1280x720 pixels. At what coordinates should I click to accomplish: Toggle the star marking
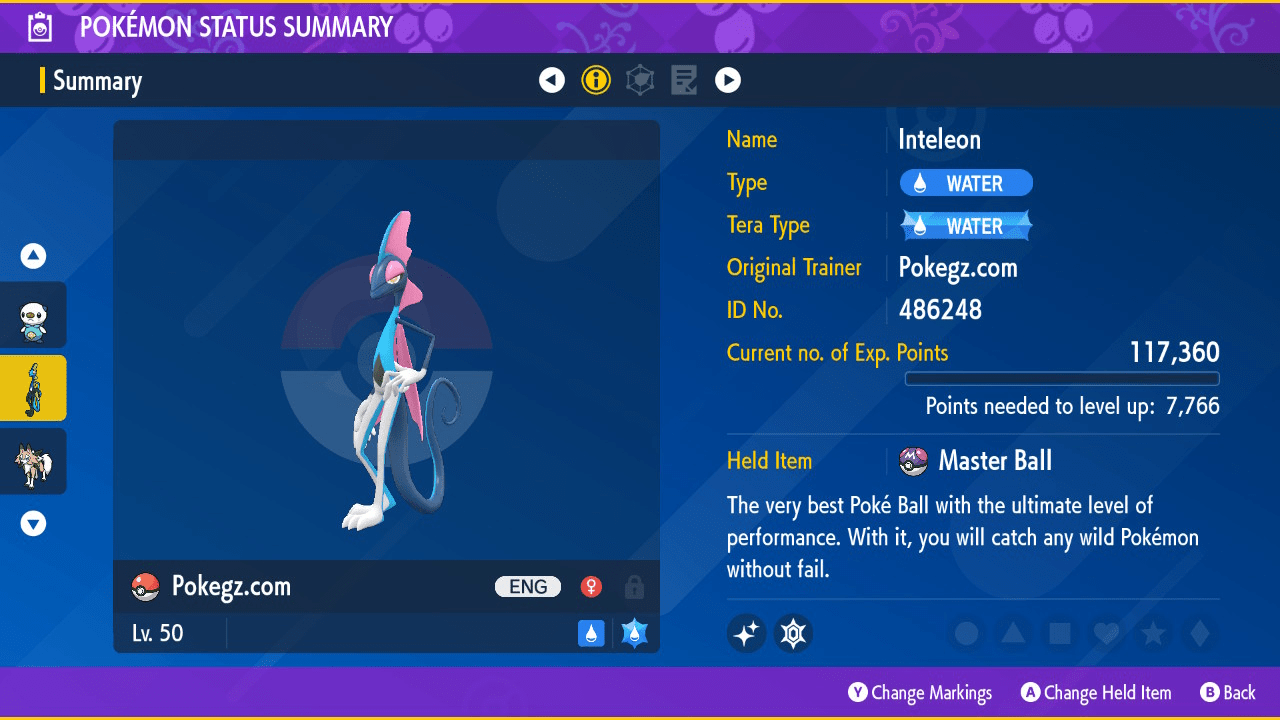coord(1152,633)
